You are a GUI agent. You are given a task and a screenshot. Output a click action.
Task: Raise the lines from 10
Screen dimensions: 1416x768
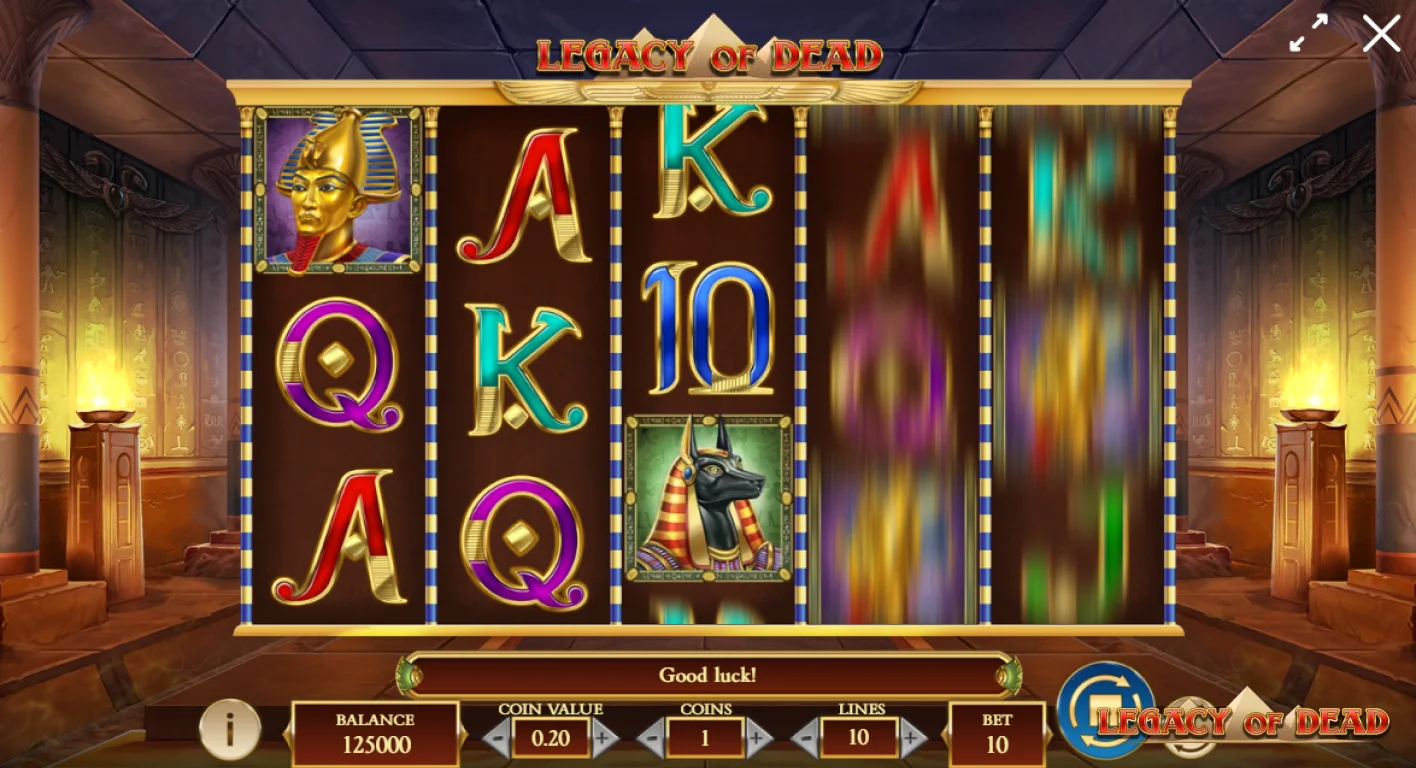[x=913, y=740]
